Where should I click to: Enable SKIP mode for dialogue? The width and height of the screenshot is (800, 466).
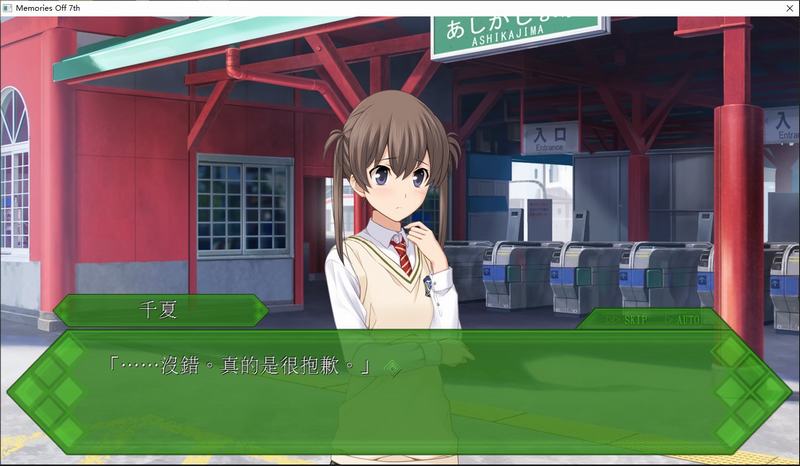click(630, 319)
